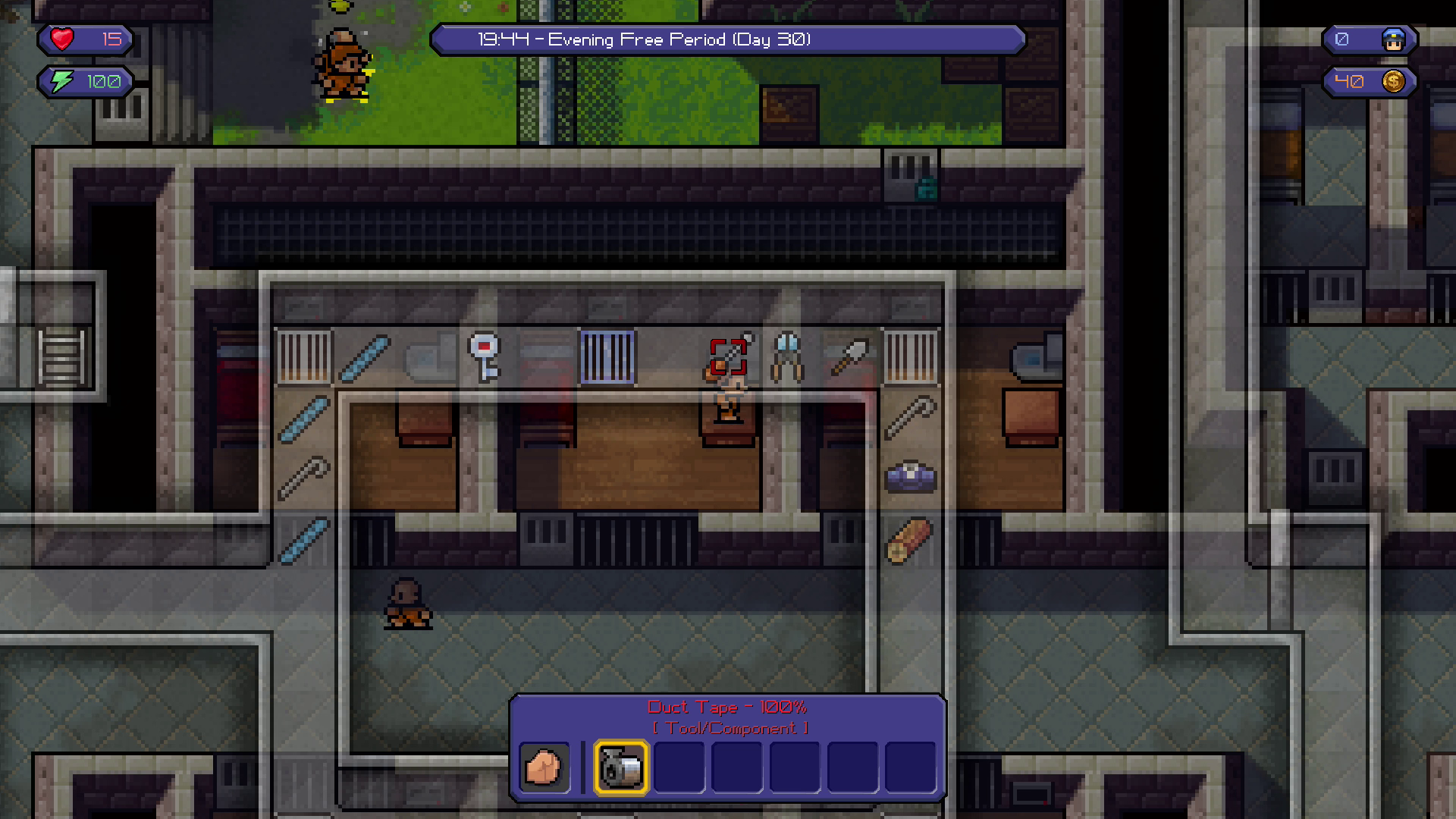Click the fist weapon slot
This screenshot has width=1456, height=819.
pos(544,767)
